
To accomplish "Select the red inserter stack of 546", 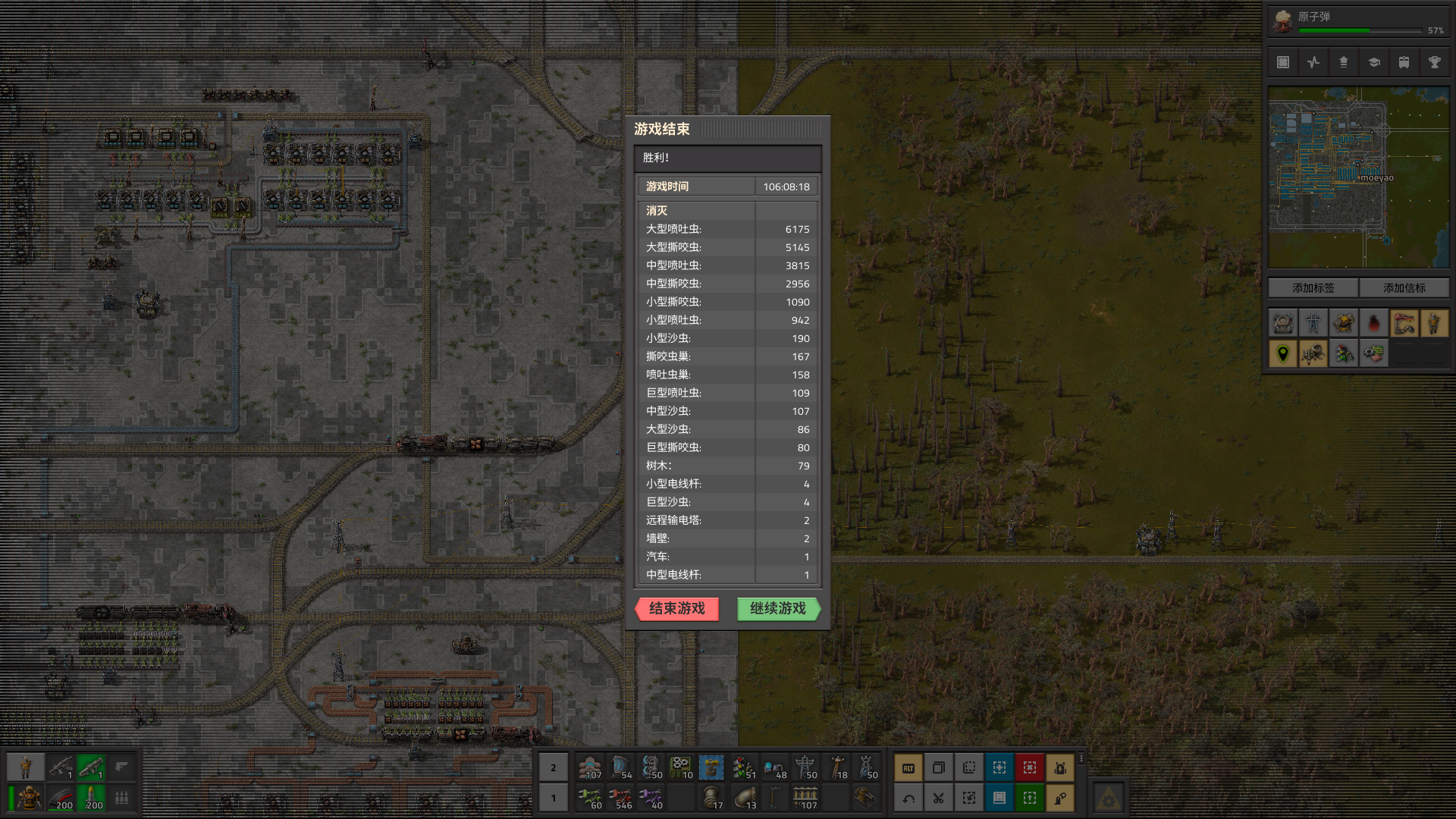I will (620, 798).
